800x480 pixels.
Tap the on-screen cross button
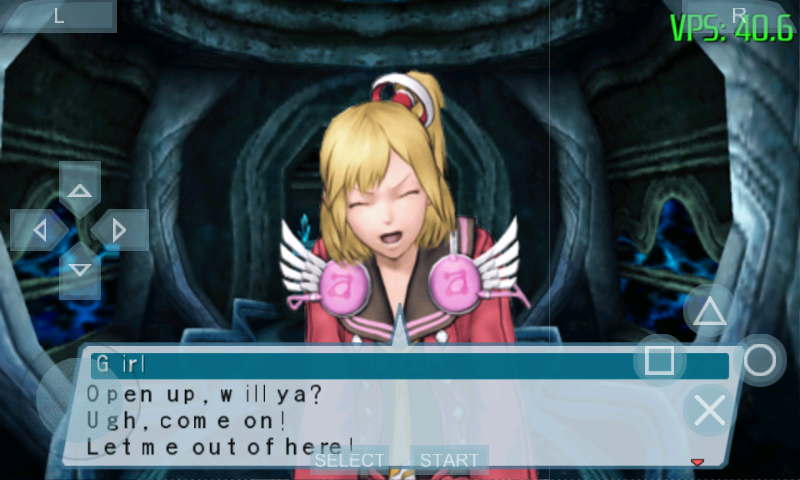(x=709, y=410)
